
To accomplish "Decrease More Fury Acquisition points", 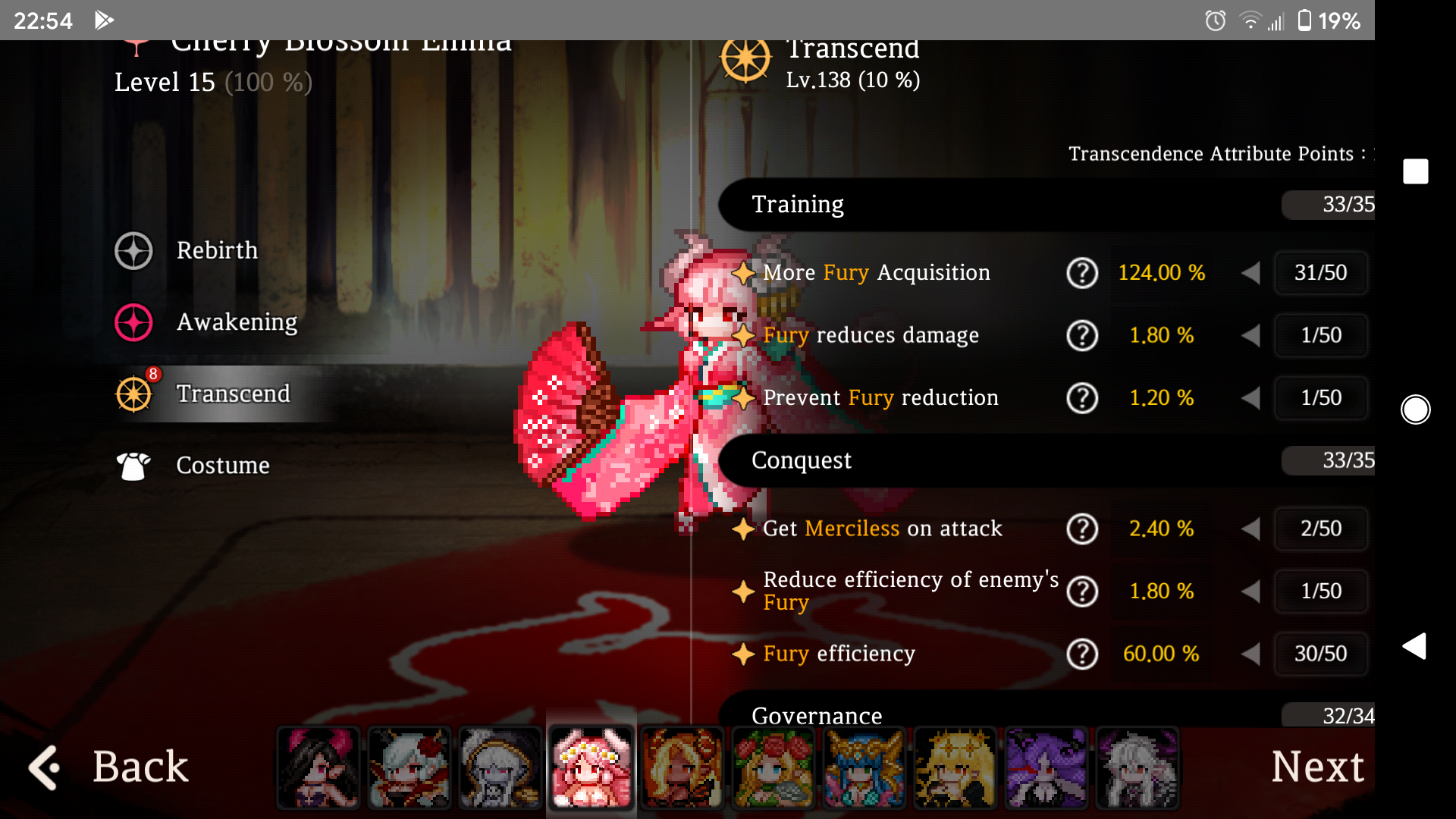I will click(1250, 273).
